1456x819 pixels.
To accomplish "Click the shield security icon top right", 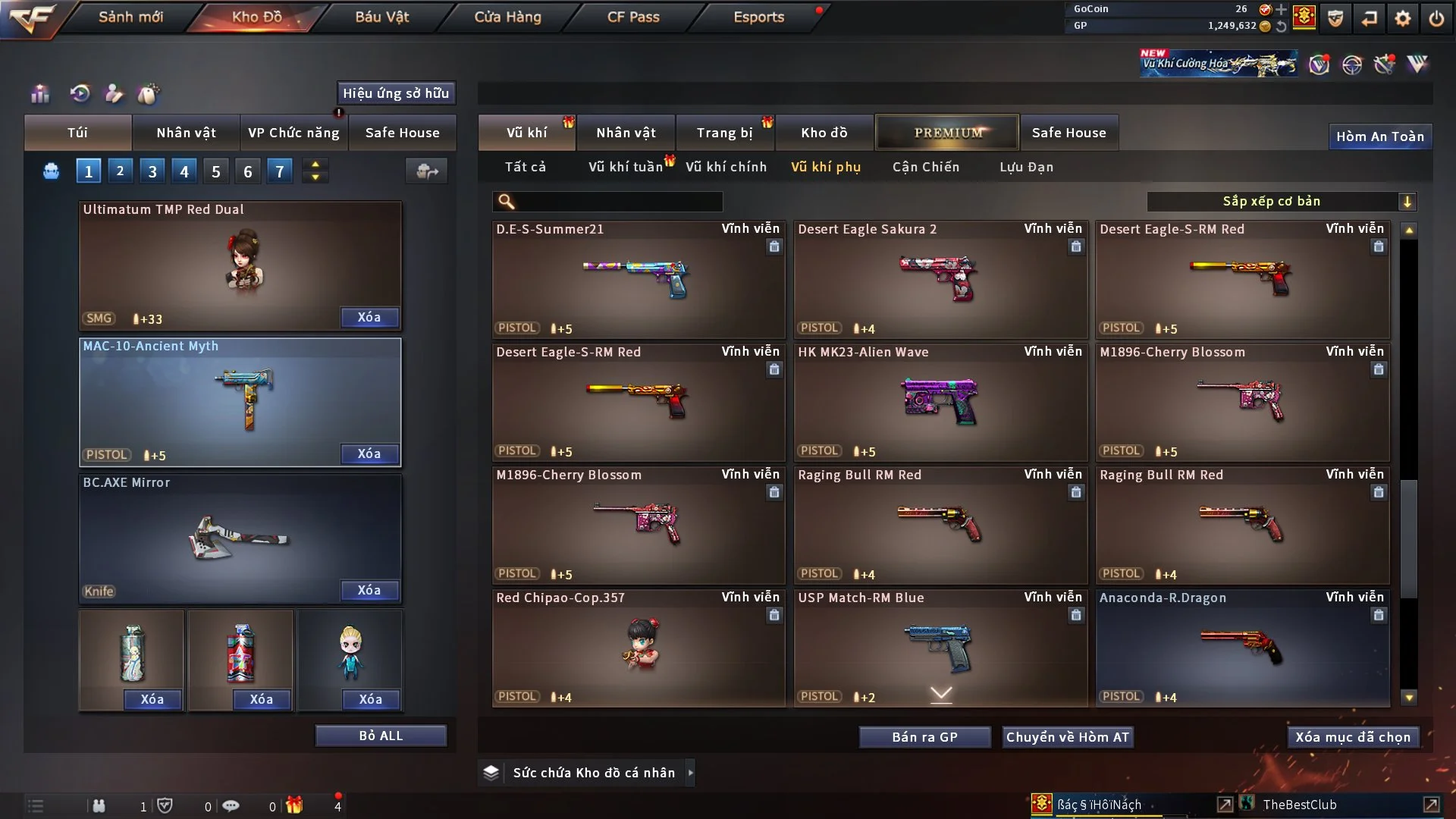I will coord(1335,20).
